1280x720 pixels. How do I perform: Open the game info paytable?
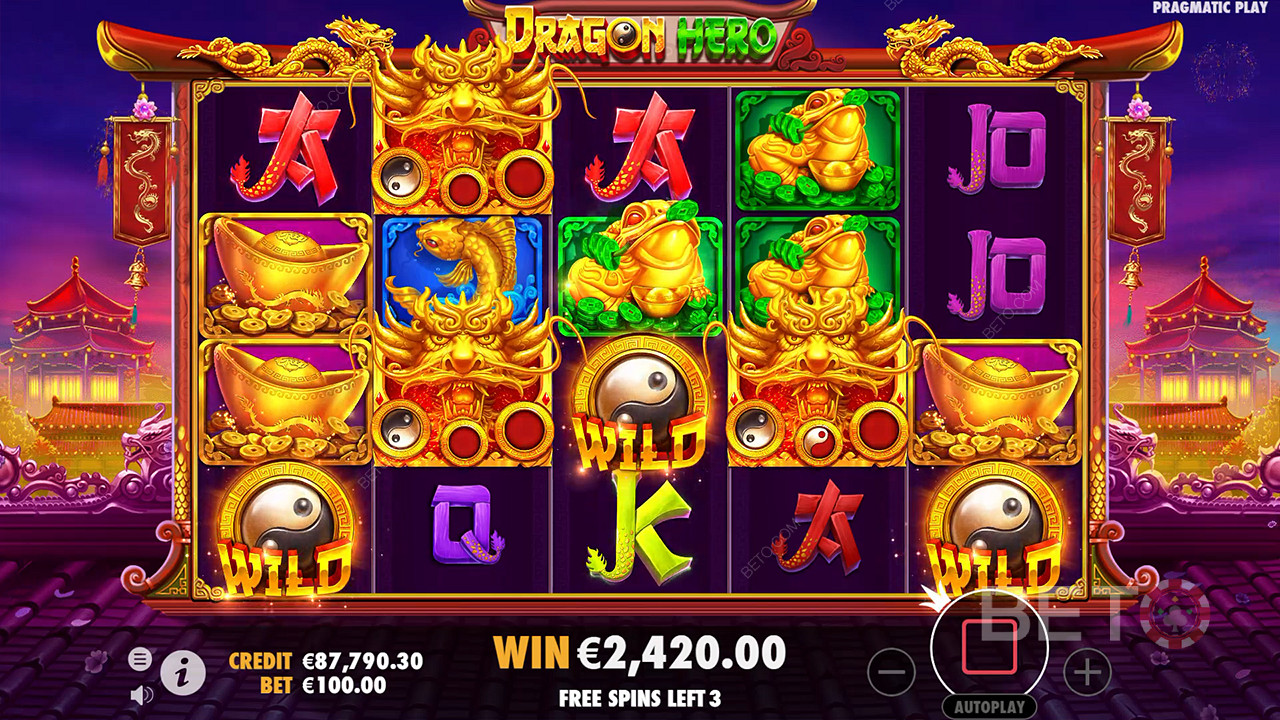182,675
